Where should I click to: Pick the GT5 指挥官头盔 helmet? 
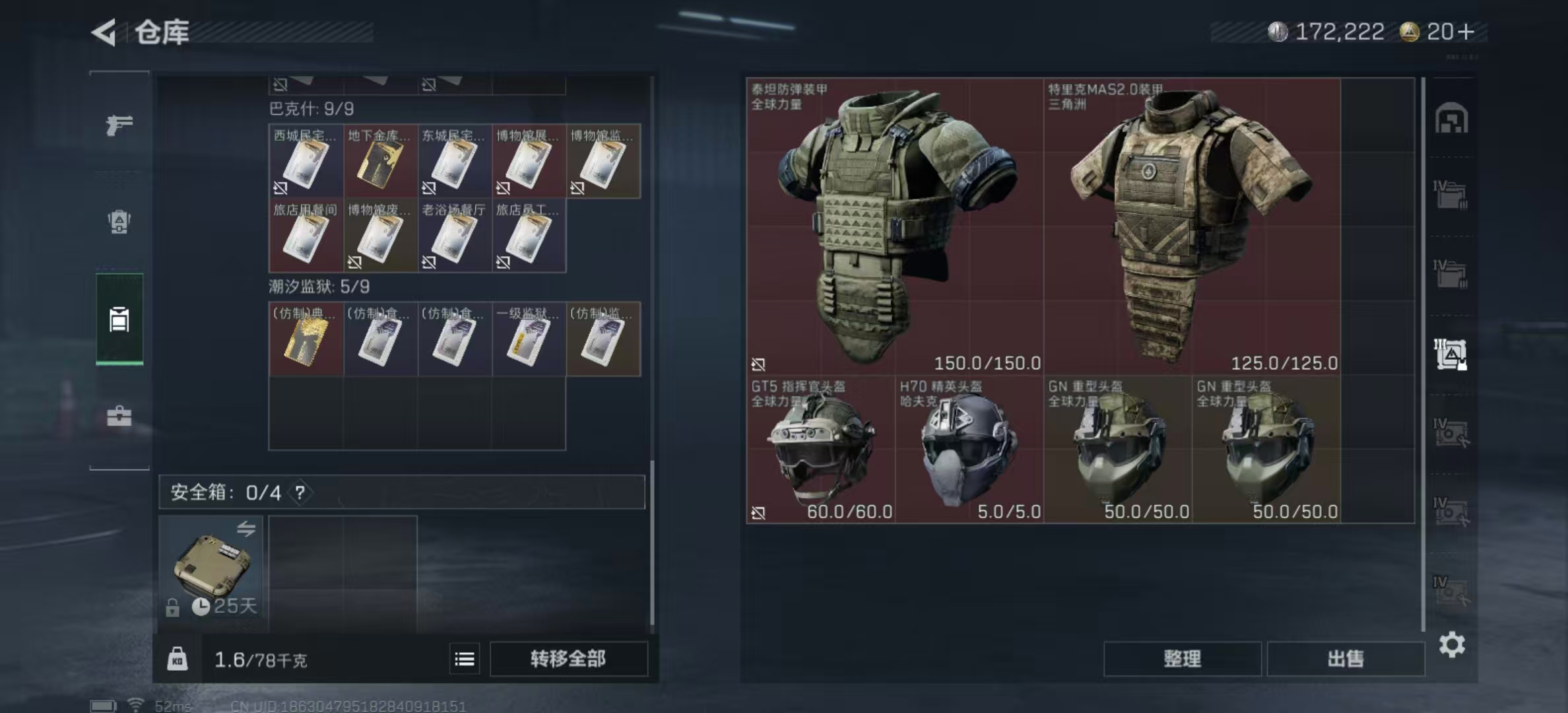pos(820,450)
